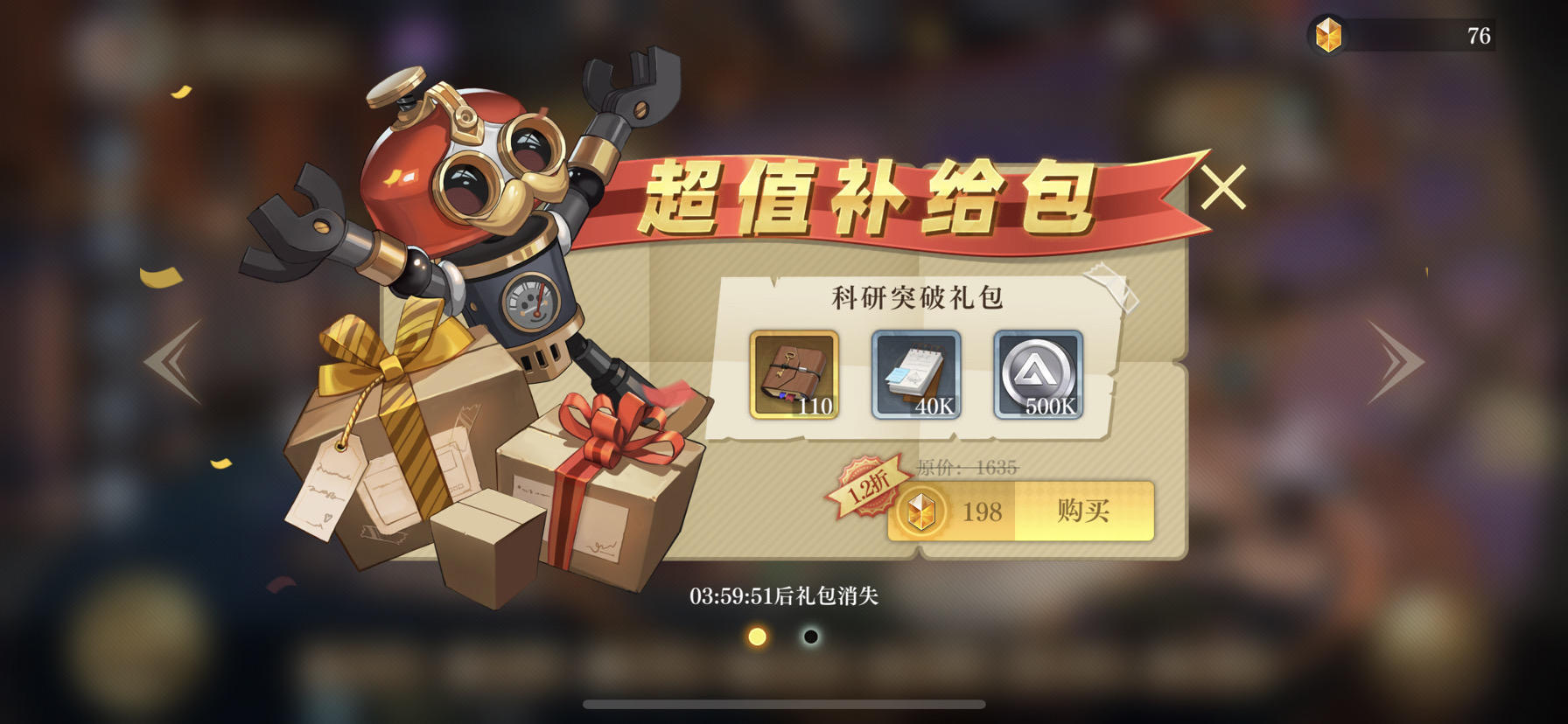This screenshot has width=1568, height=724.
Task: Click the gold cube currency icon in top bar
Action: click(x=1331, y=35)
